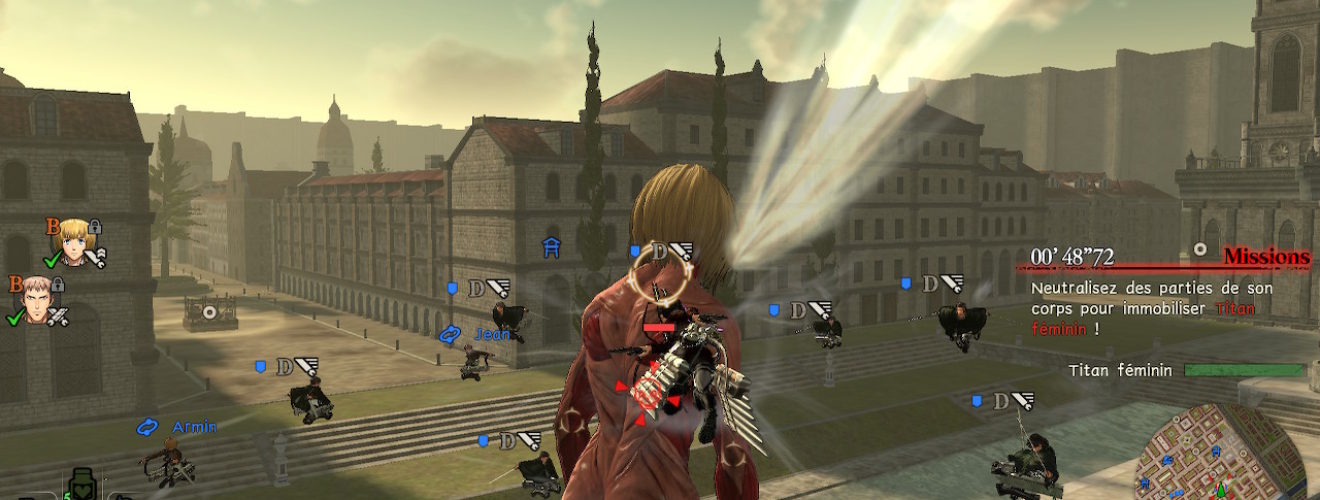The image size is (1320, 500).
Task: Open the Missions objective panel
Action: click(x=1267, y=258)
